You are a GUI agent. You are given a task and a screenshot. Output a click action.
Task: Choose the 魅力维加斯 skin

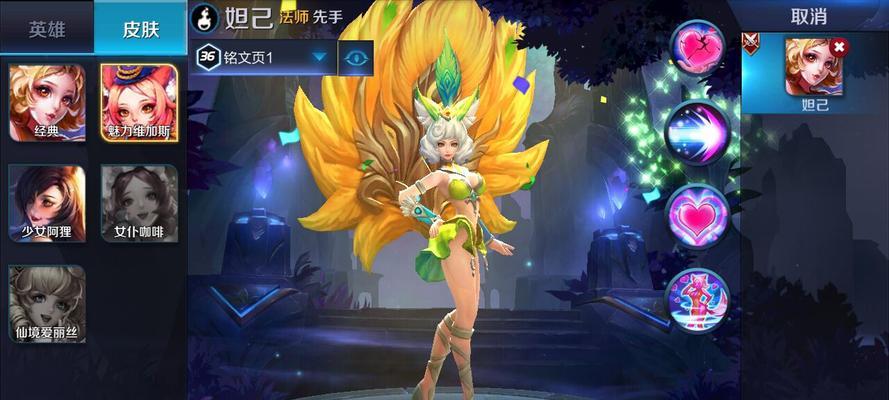click(139, 102)
